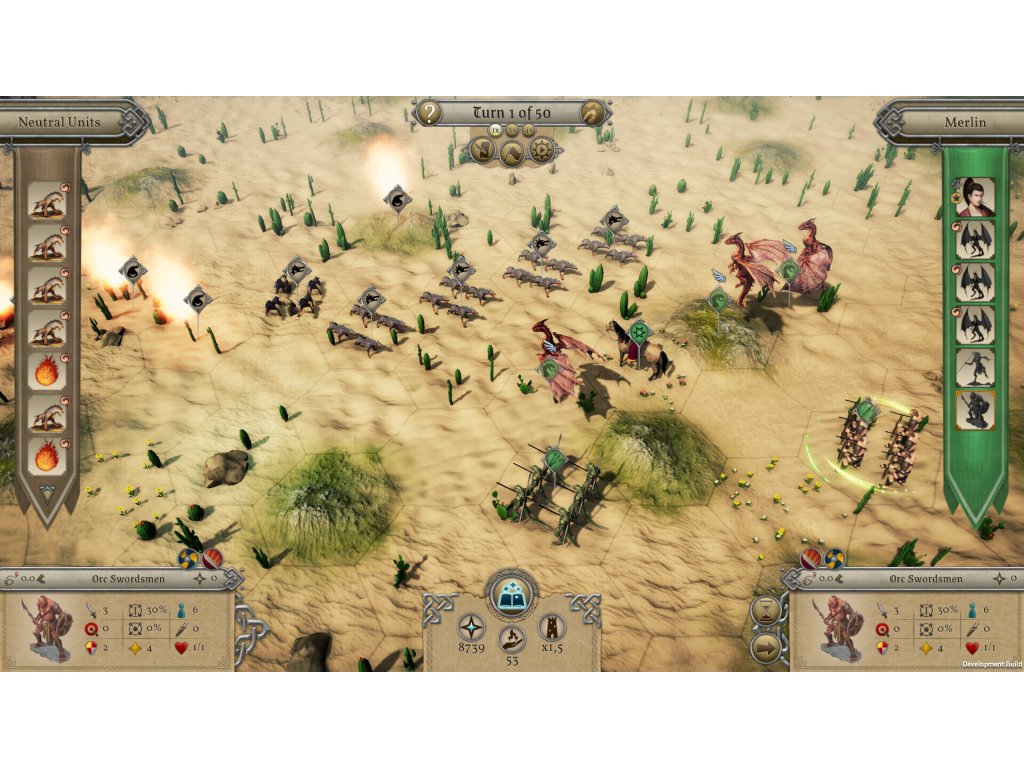Click the tower icon above x1,5
This screenshot has width=1024, height=768.
[551, 628]
